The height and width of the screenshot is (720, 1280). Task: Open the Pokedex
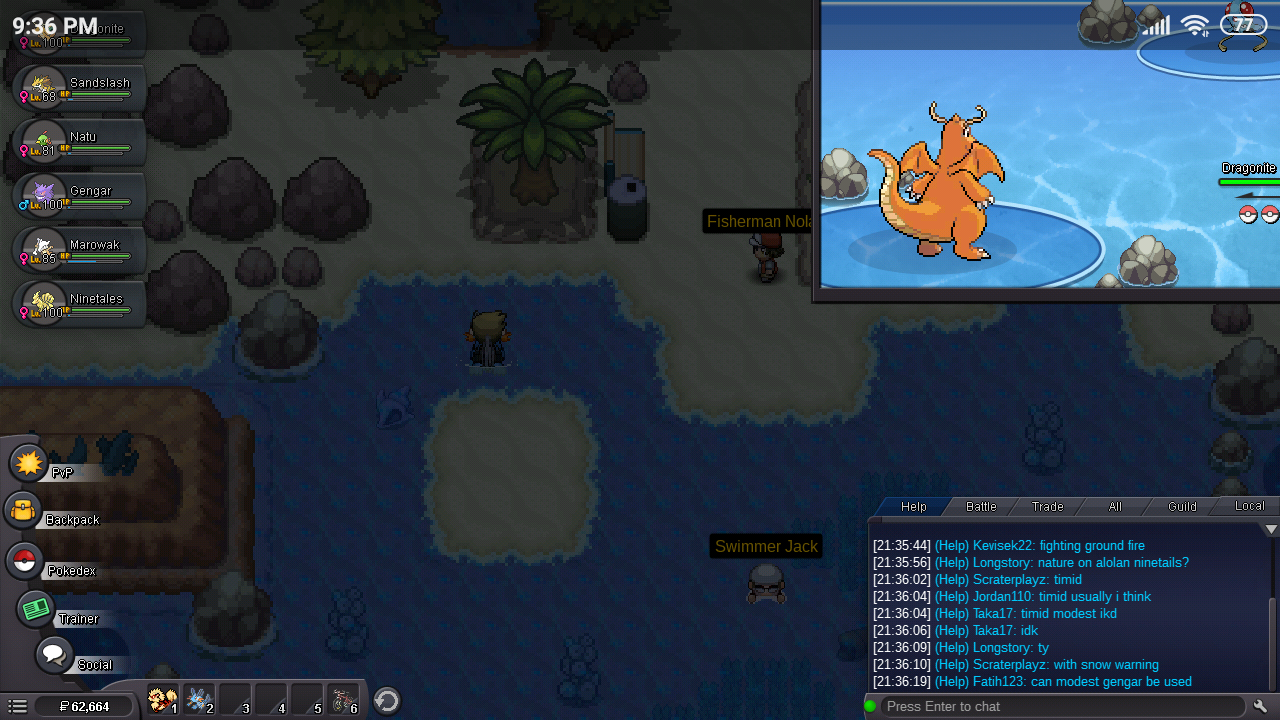point(25,561)
